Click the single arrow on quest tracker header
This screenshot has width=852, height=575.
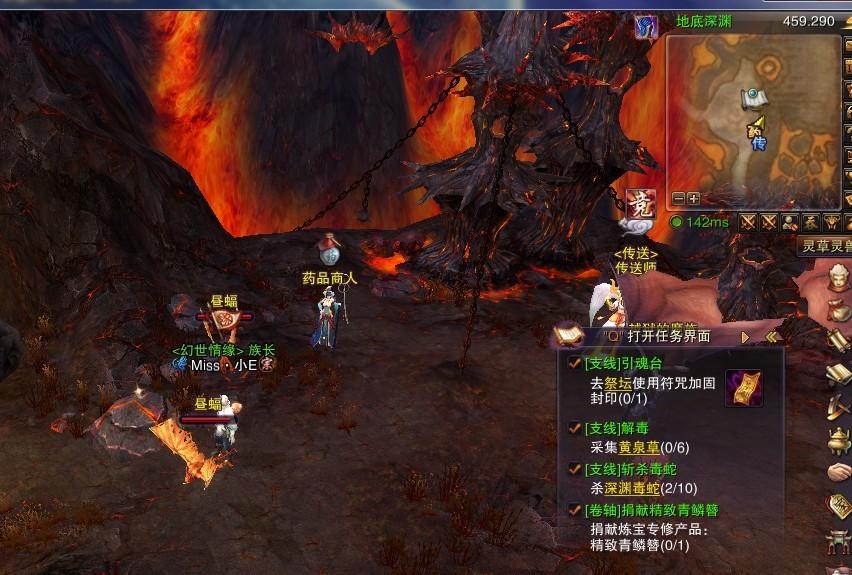click(745, 338)
